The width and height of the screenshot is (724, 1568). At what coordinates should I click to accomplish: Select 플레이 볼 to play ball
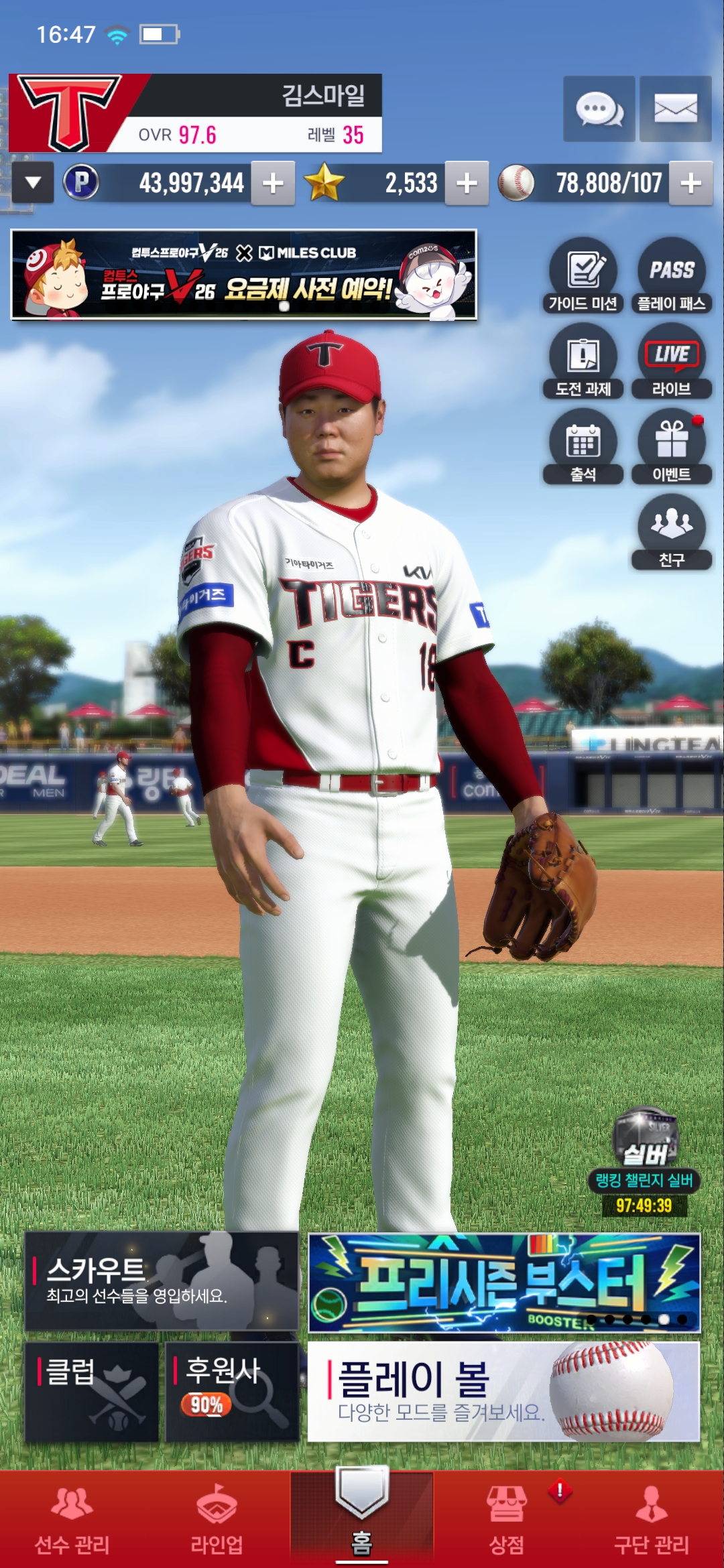[x=503, y=1392]
